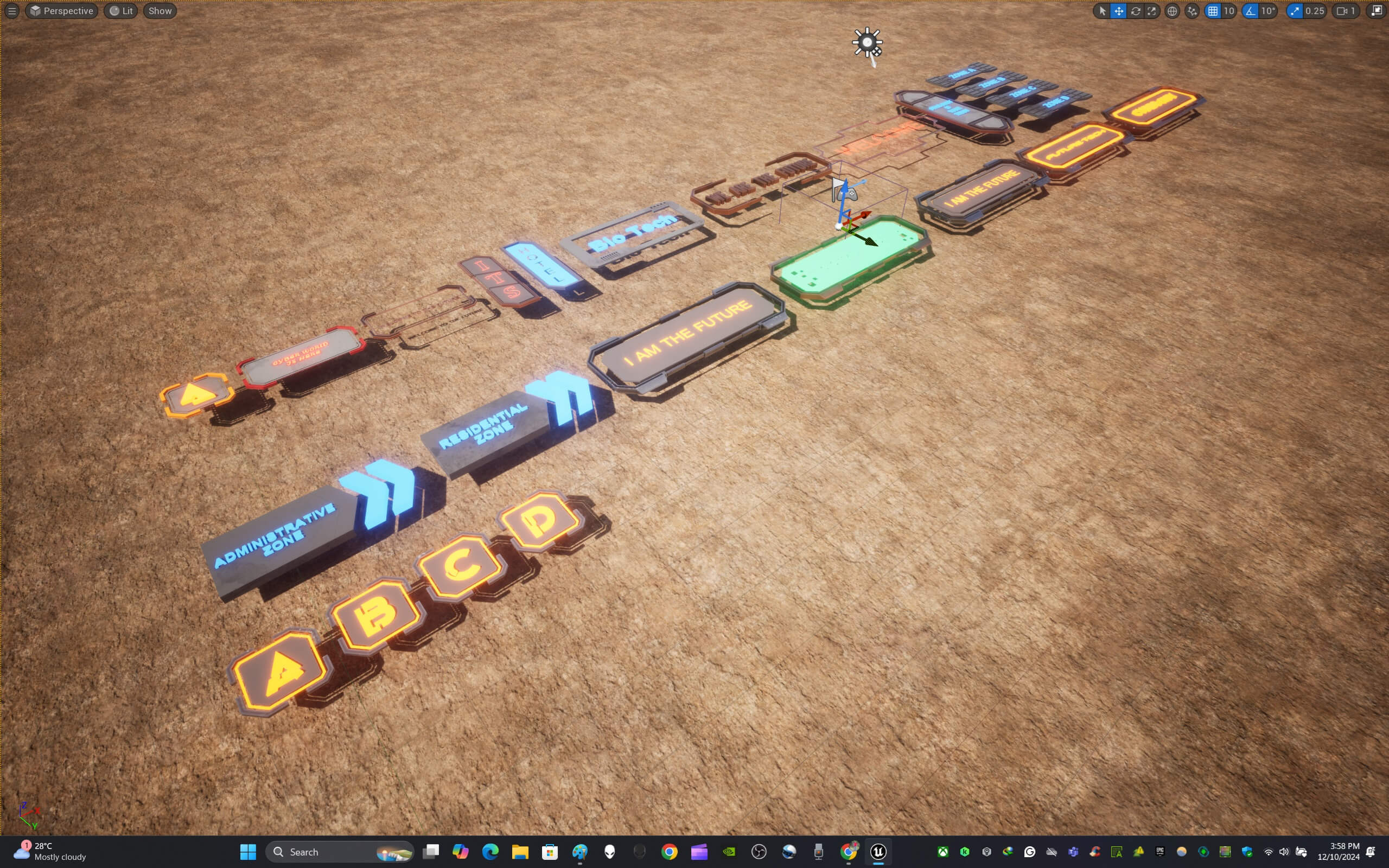Open the Windows Start menu
The height and width of the screenshot is (868, 1389).
pyautogui.click(x=248, y=852)
